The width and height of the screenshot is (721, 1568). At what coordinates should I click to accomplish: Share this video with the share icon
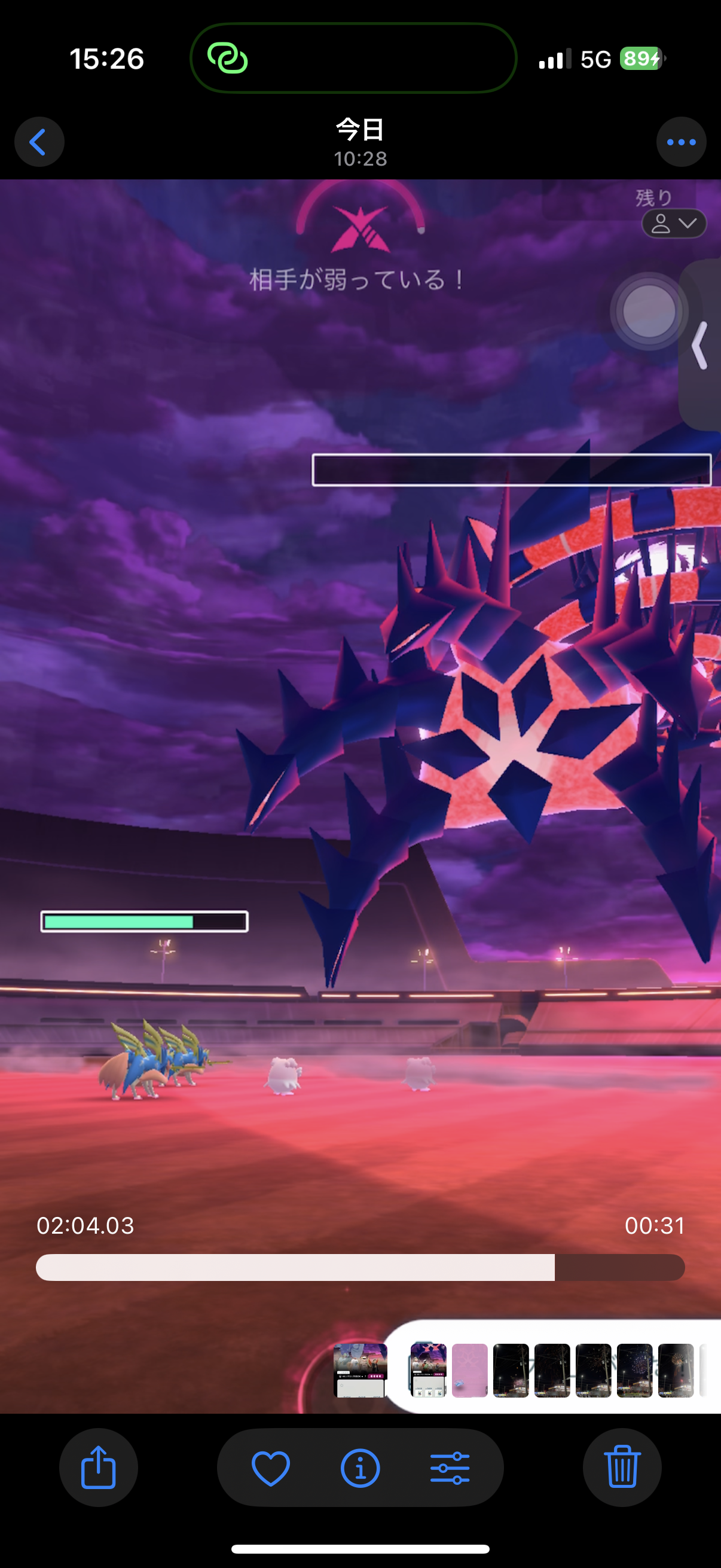tap(99, 1467)
